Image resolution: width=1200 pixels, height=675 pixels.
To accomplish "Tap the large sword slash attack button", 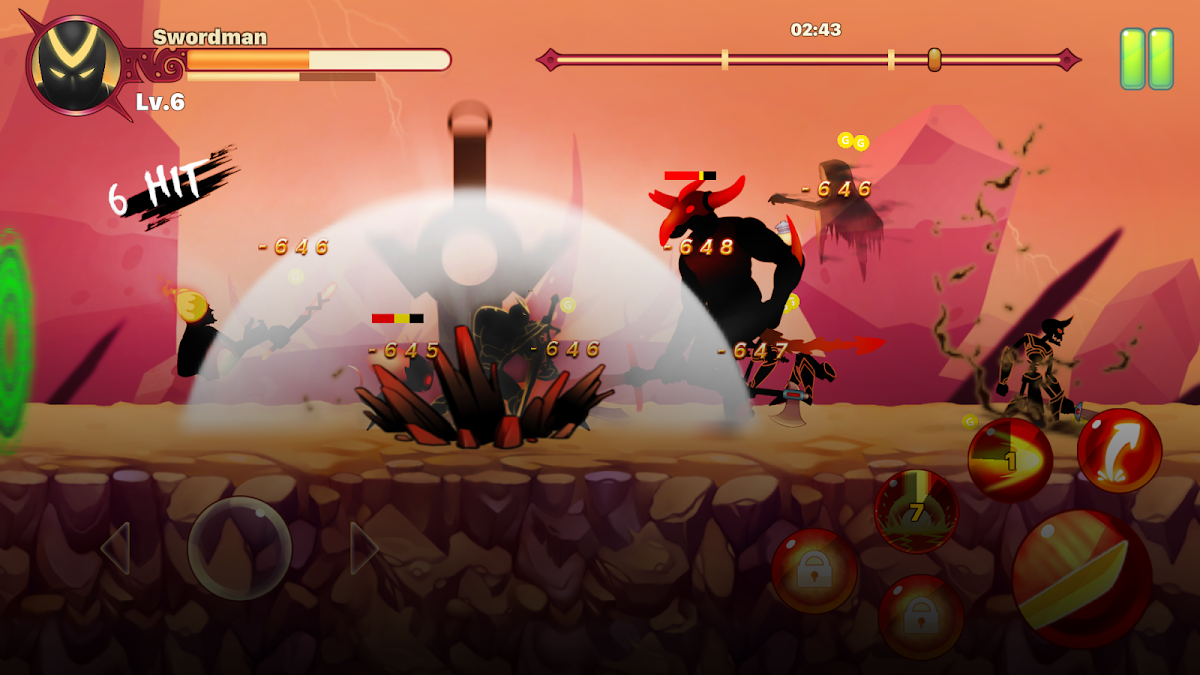I will pos(1082,579).
